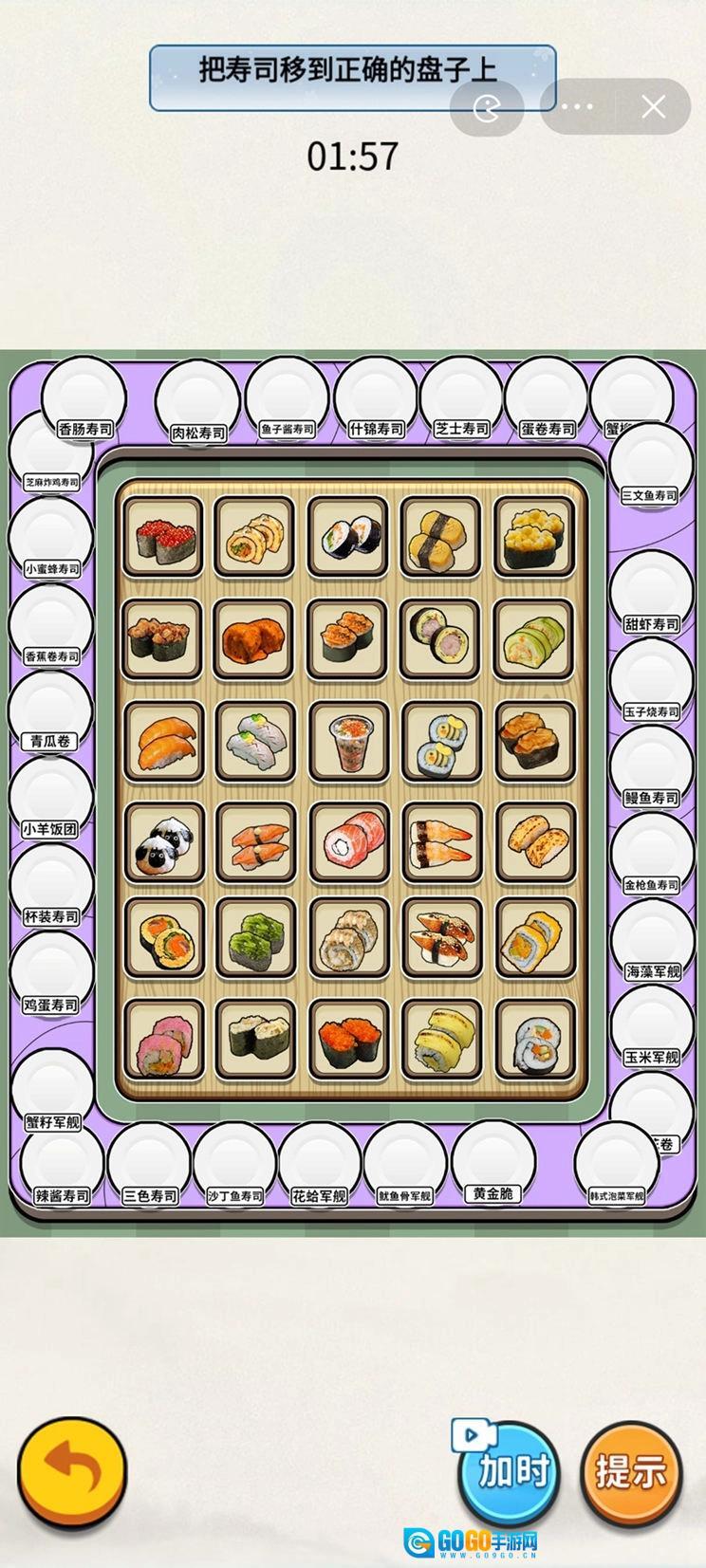Open the three-dots options menu
The width and height of the screenshot is (706, 1568).
pos(576,106)
